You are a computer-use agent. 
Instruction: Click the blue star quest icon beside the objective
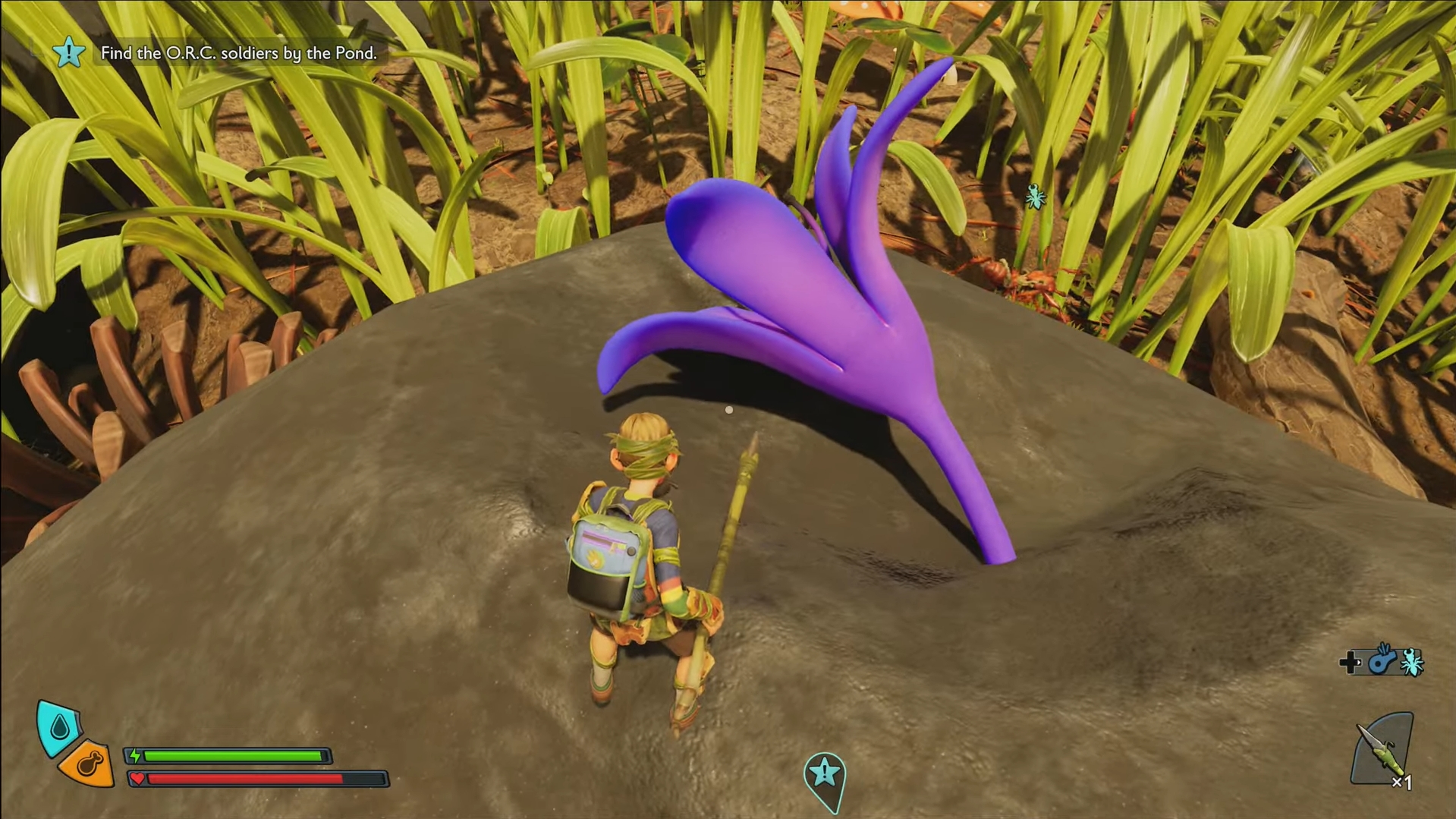point(69,52)
